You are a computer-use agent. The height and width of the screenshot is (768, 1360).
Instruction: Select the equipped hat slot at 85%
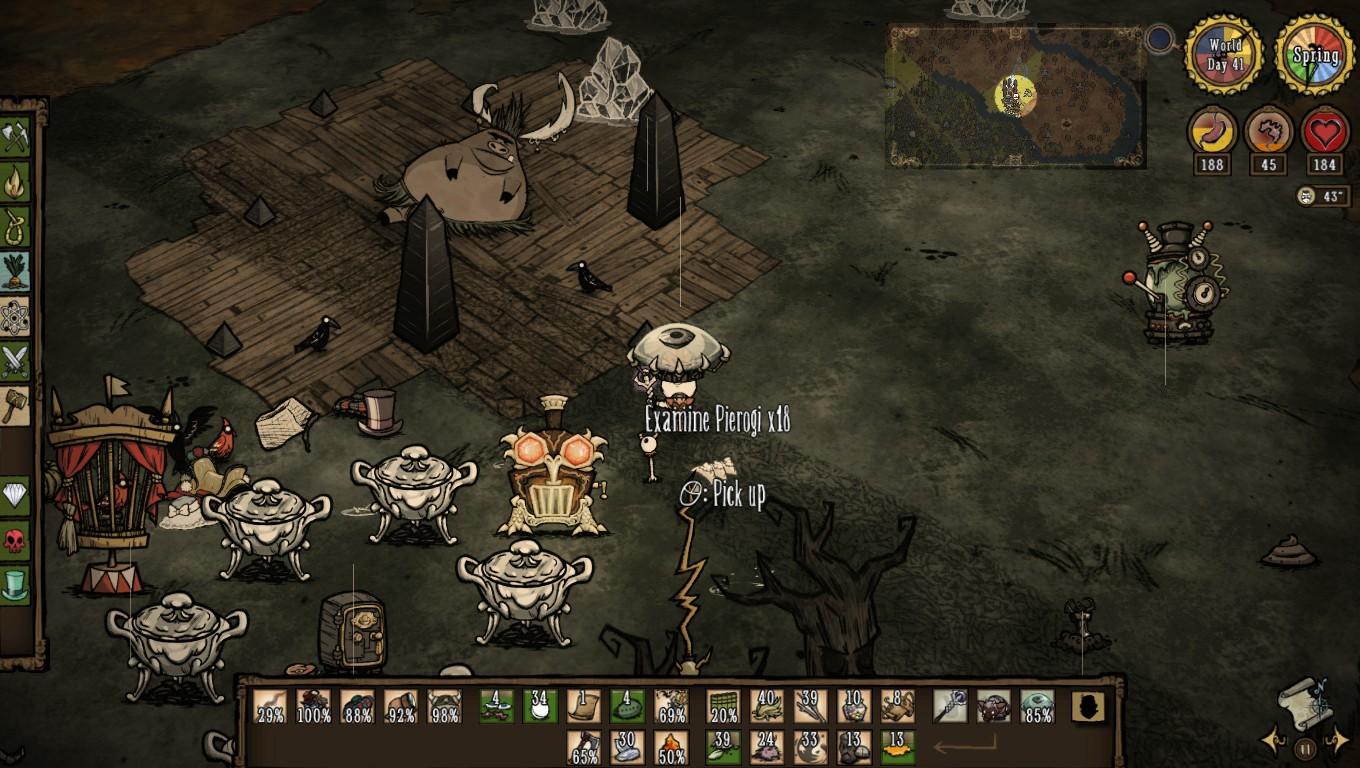tap(1037, 706)
